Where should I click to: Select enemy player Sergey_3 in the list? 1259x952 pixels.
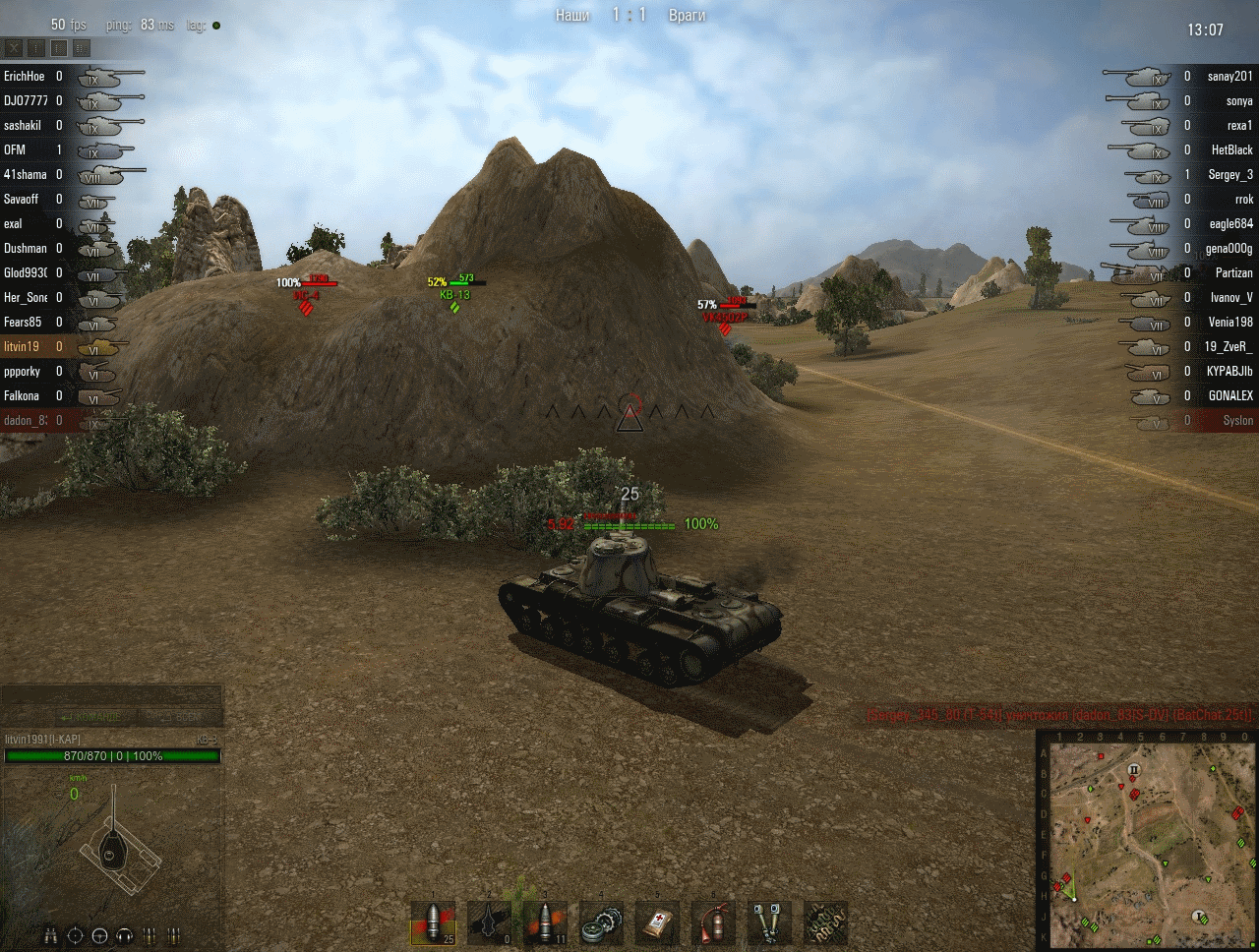click(1229, 174)
